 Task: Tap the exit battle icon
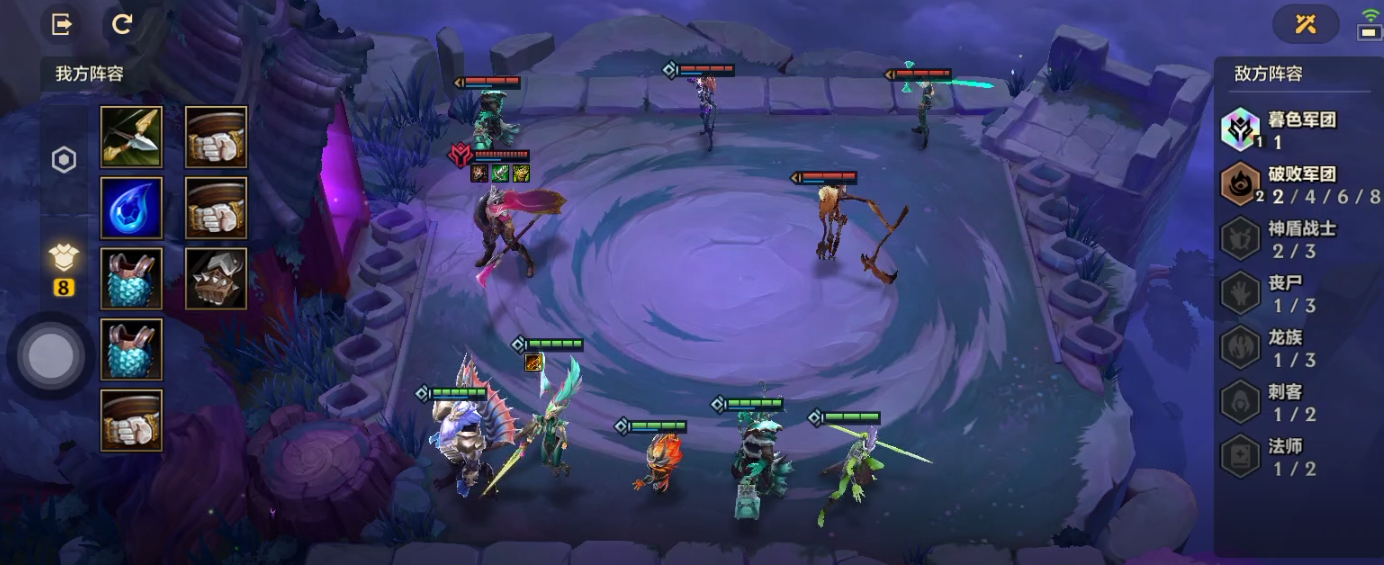coord(62,25)
